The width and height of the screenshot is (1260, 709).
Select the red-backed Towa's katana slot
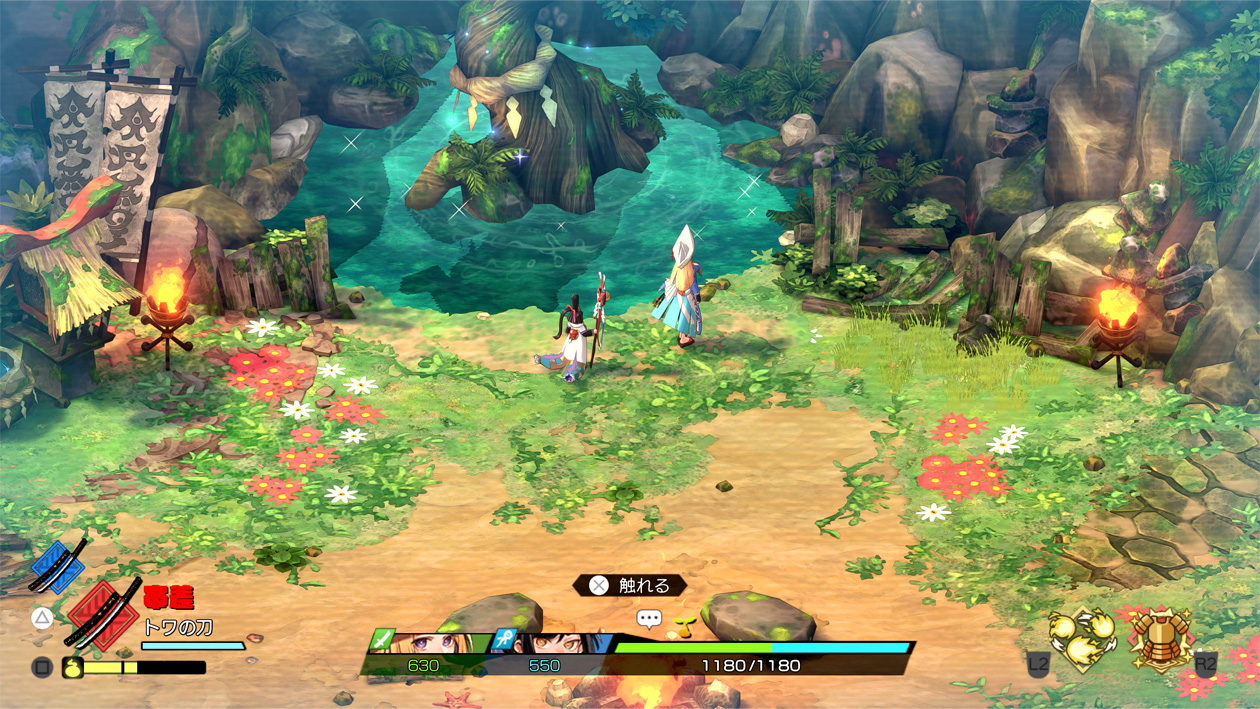(104, 614)
